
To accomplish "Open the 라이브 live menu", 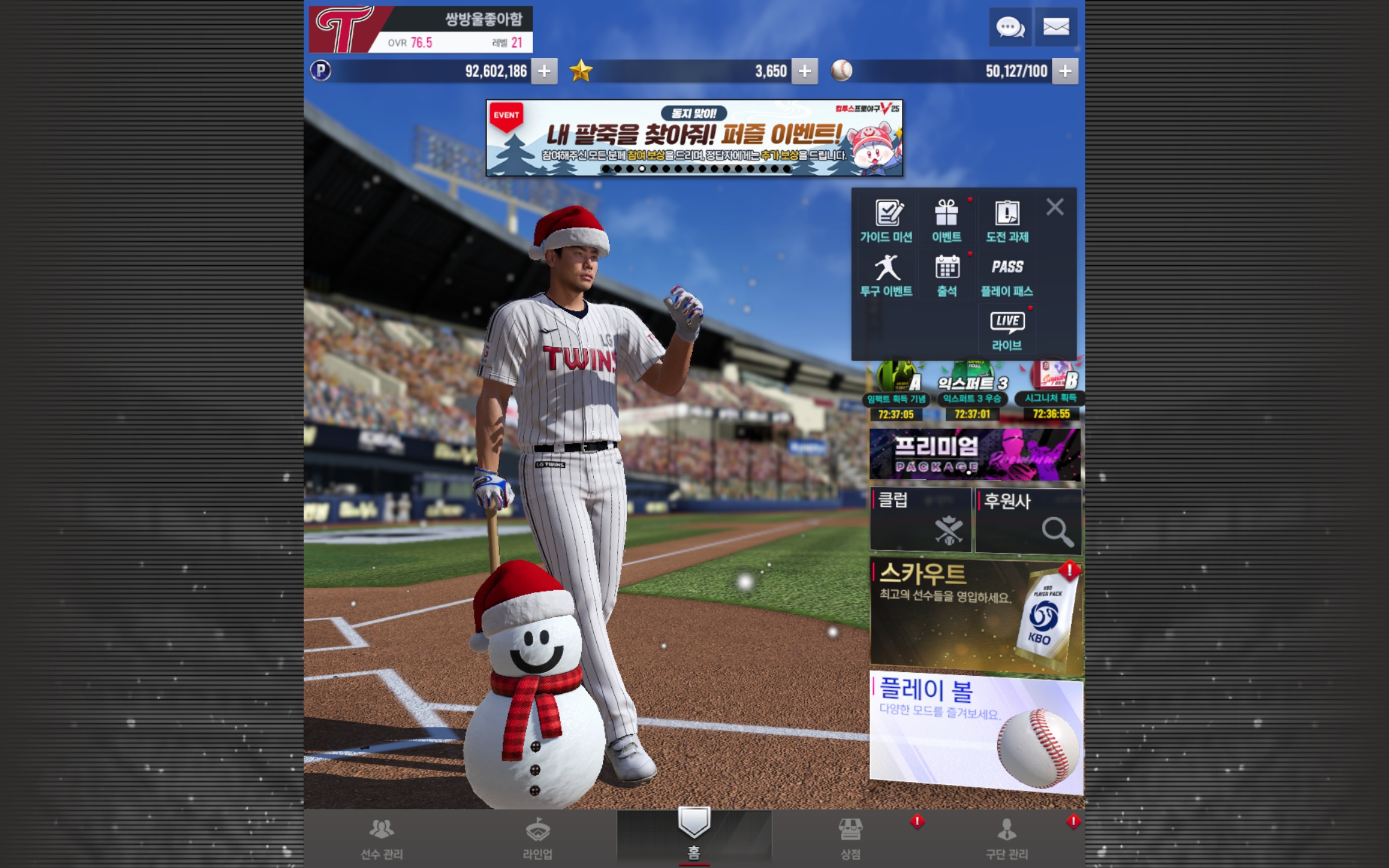I will 1007,330.
